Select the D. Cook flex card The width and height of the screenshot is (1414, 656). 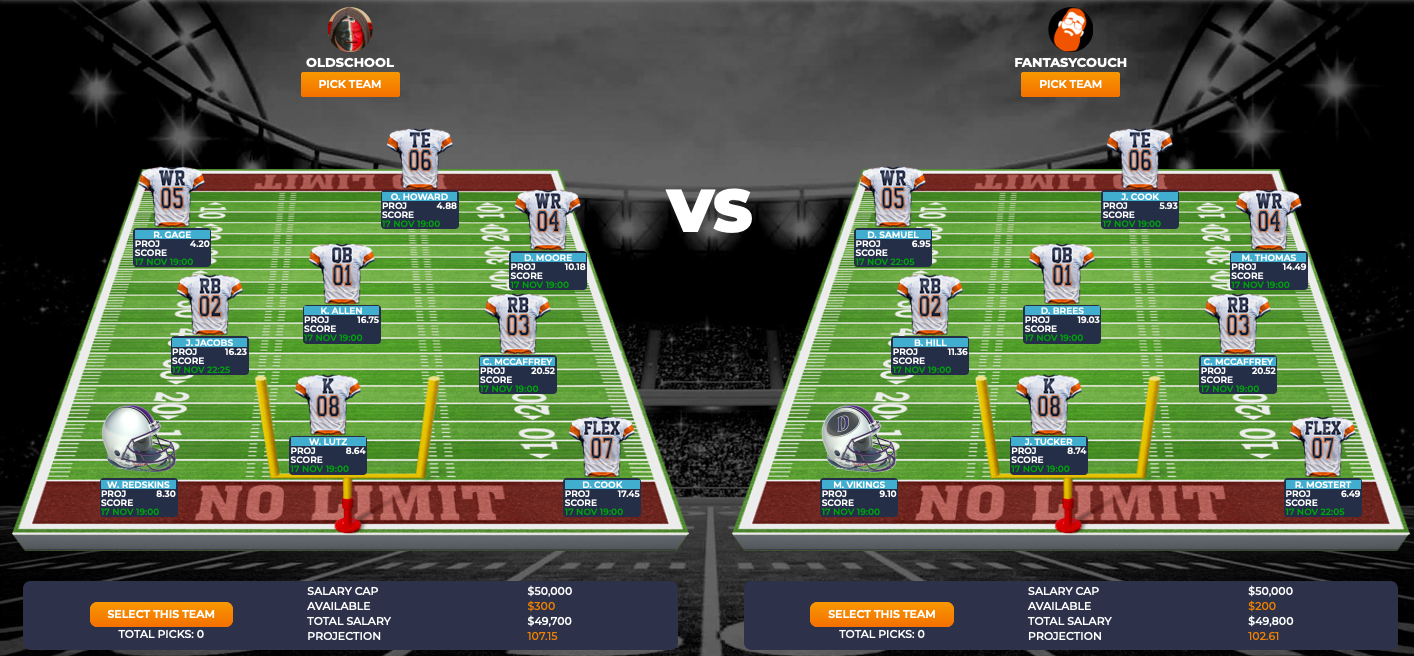(x=602, y=498)
